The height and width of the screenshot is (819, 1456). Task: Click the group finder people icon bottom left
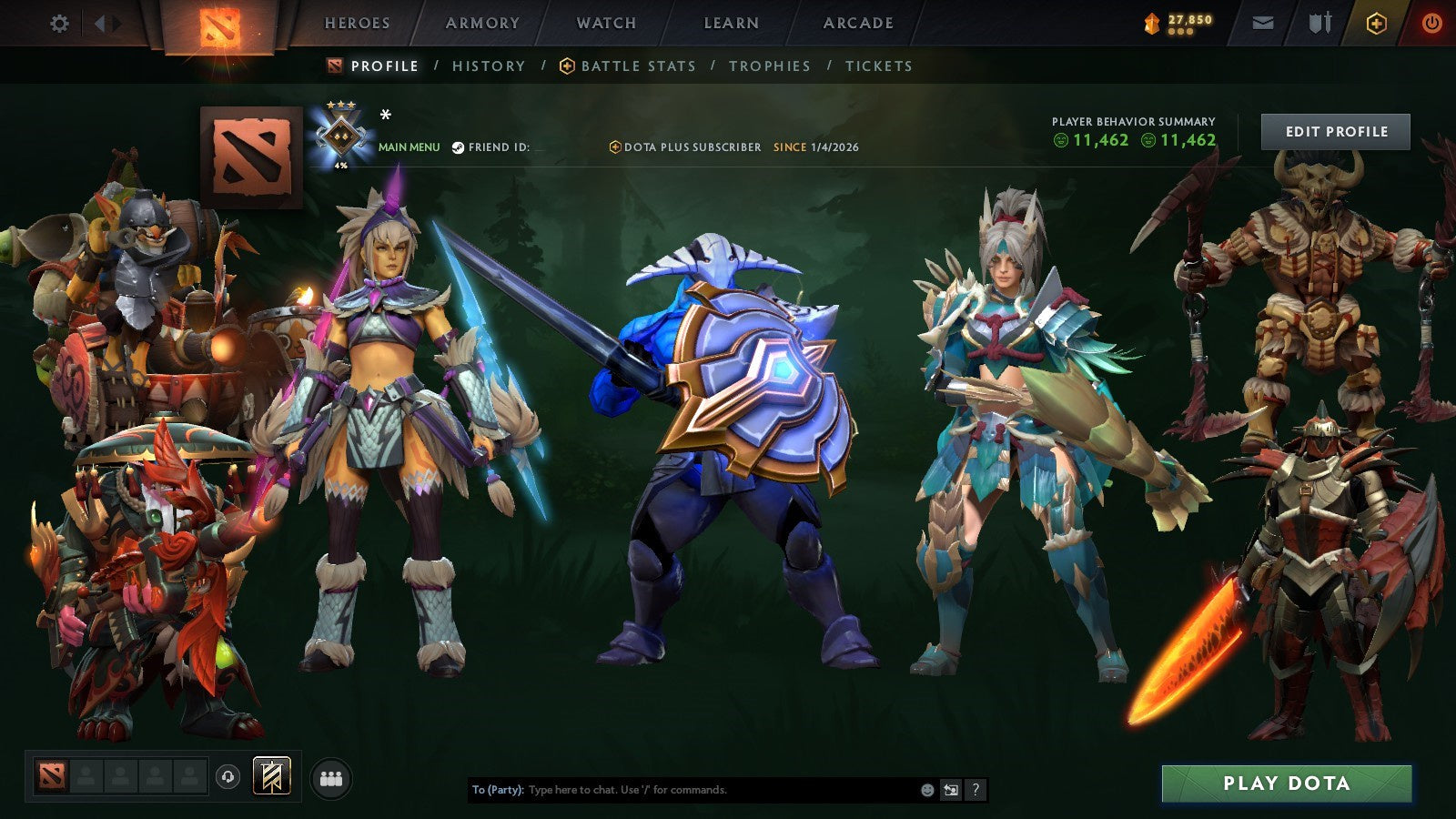click(332, 778)
